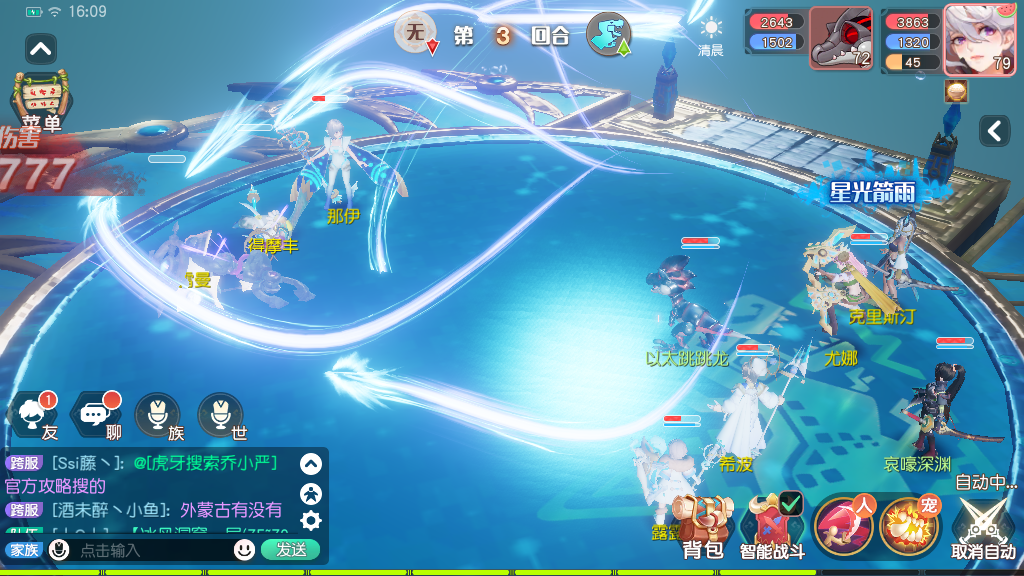Toggle 智能战斗 smart battle

click(x=773, y=524)
